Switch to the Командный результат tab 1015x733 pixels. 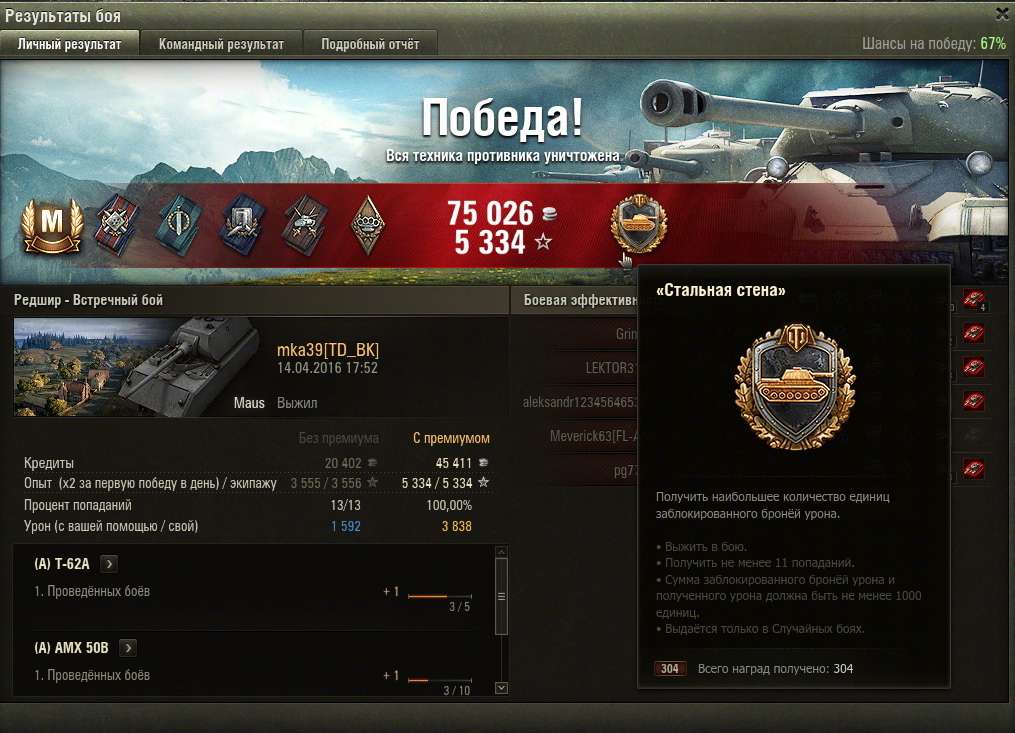(x=221, y=44)
